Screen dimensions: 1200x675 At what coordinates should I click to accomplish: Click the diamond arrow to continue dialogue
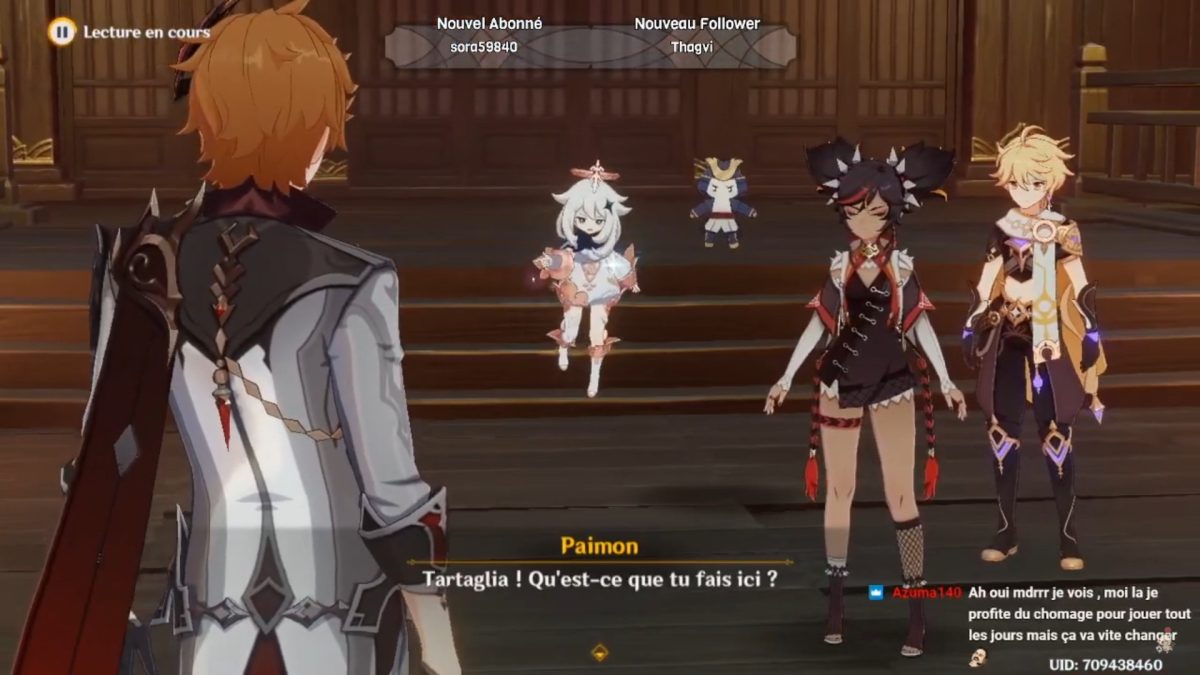tap(599, 652)
